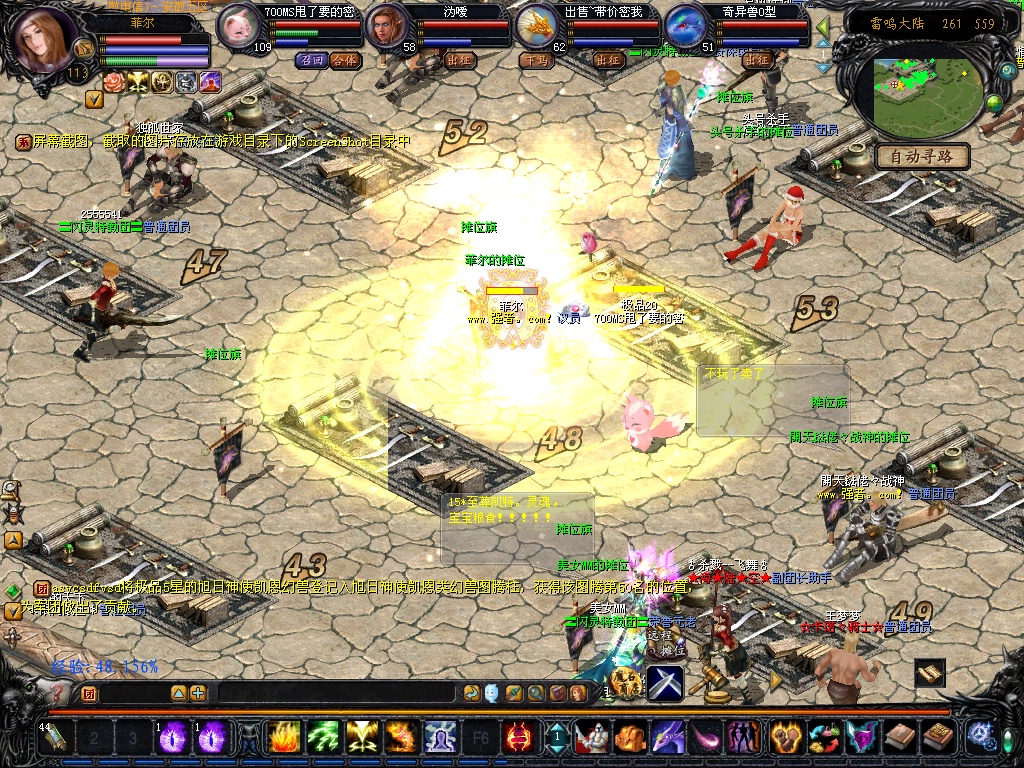Collapse the pet panel with green arrow
The height and width of the screenshot is (768, 1024).
tap(823, 27)
